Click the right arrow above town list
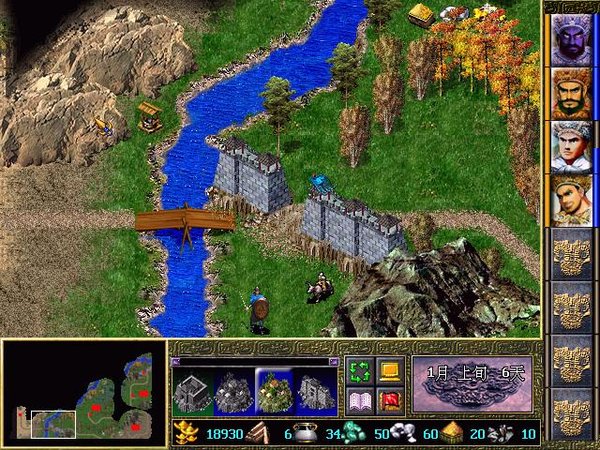 click(332, 362)
